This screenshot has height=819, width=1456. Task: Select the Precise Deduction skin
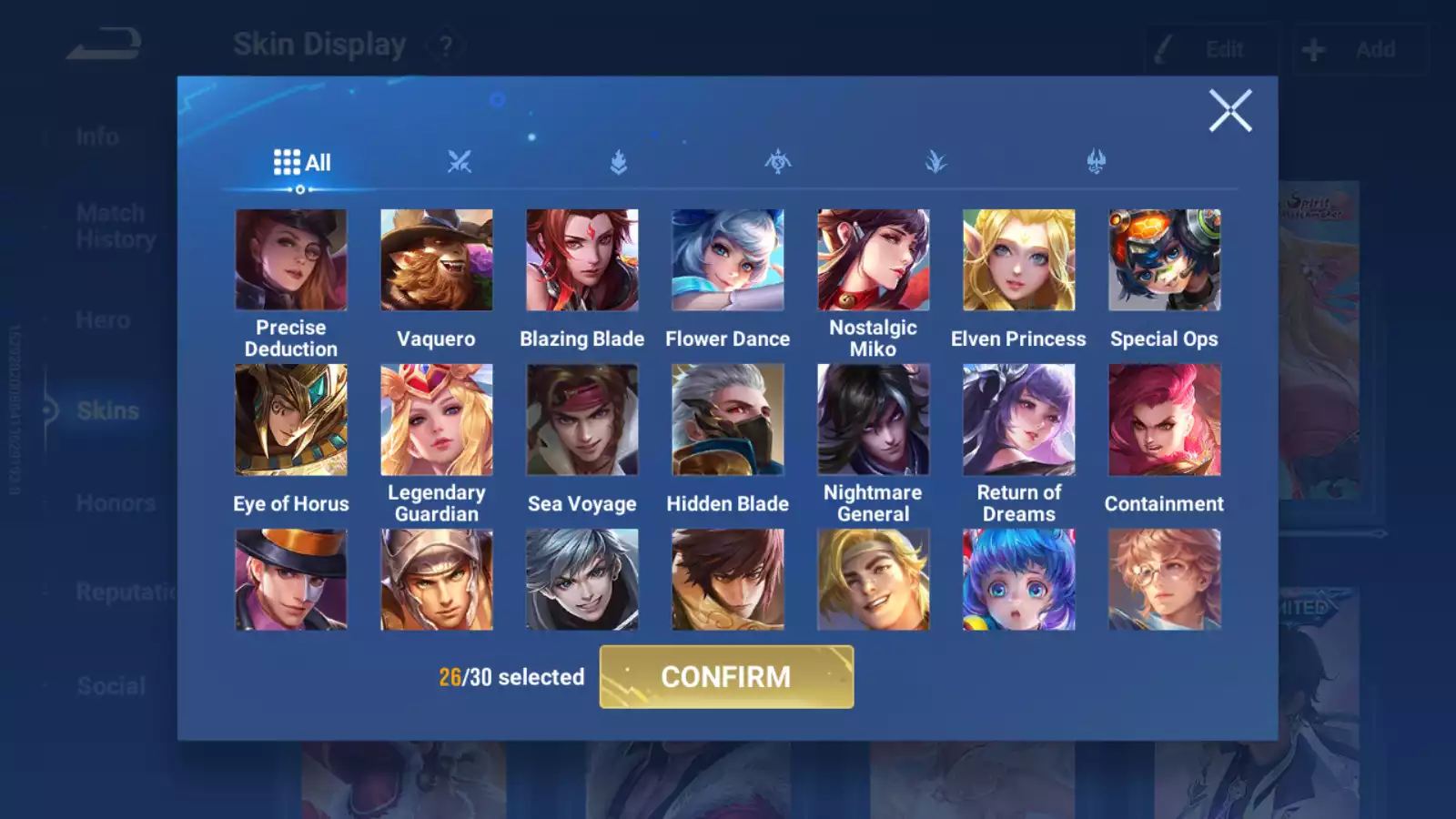click(291, 260)
